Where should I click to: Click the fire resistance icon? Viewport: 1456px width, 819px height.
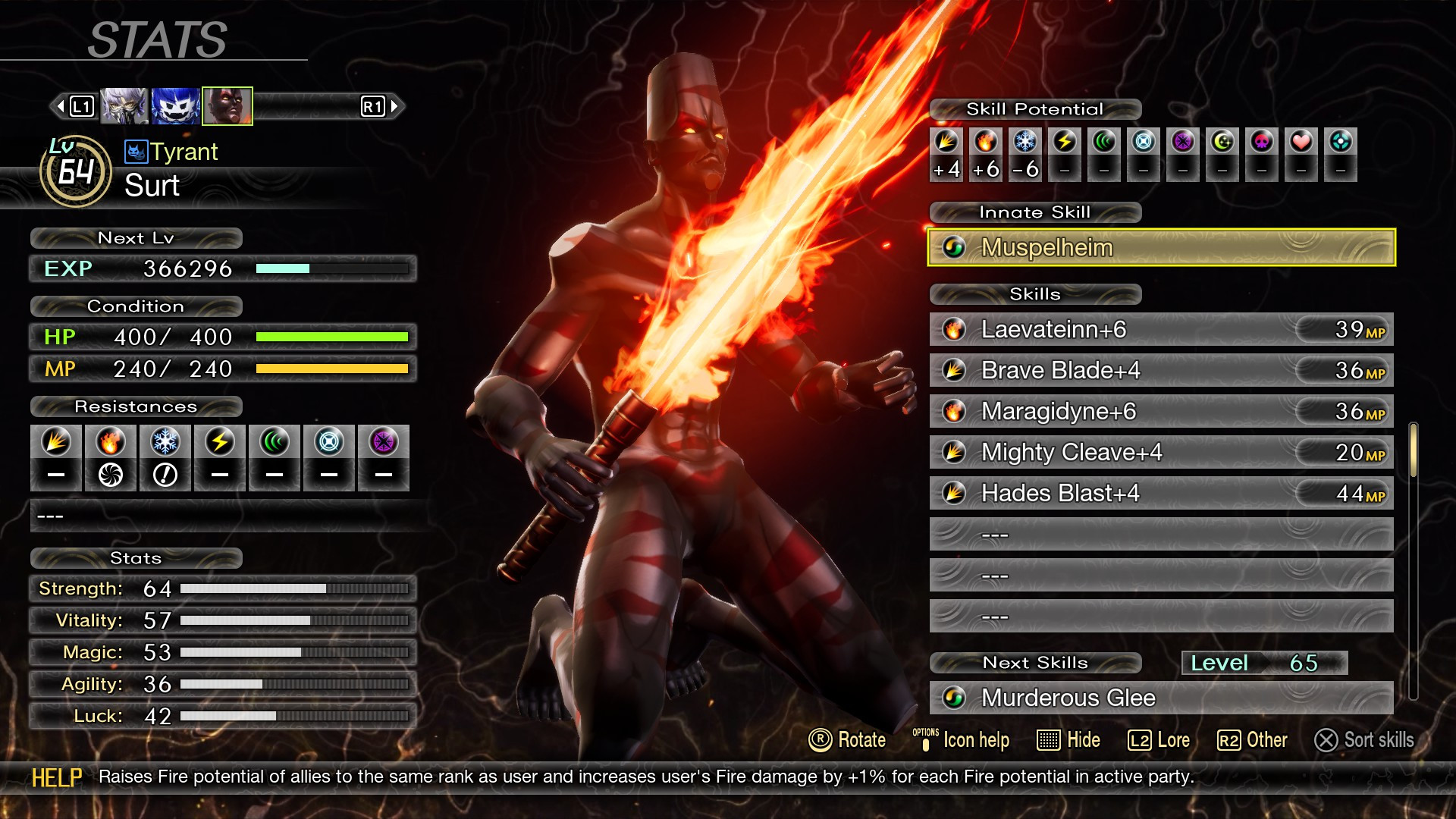[x=111, y=442]
